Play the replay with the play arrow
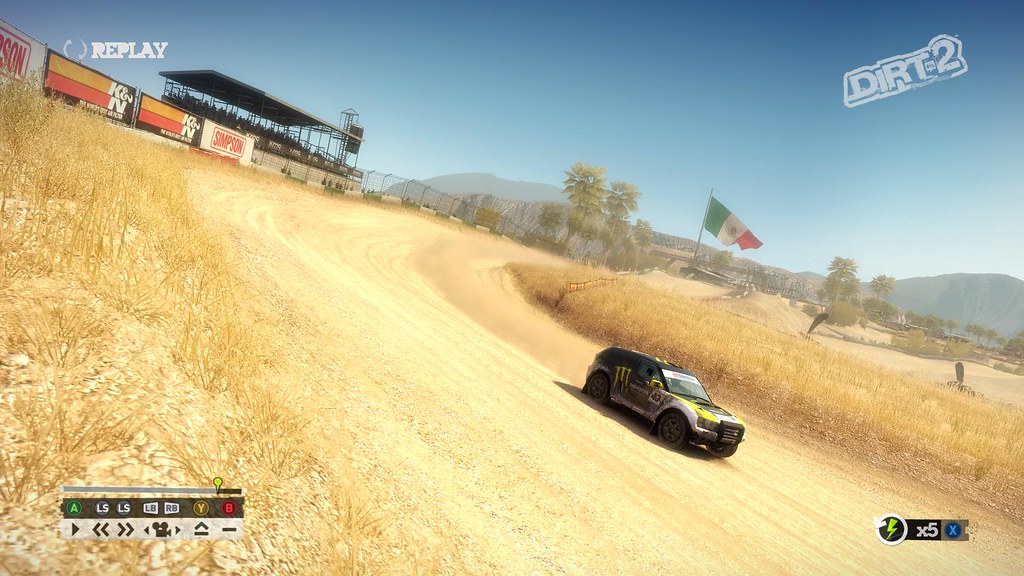This screenshot has height=576, width=1024. [75, 529]
